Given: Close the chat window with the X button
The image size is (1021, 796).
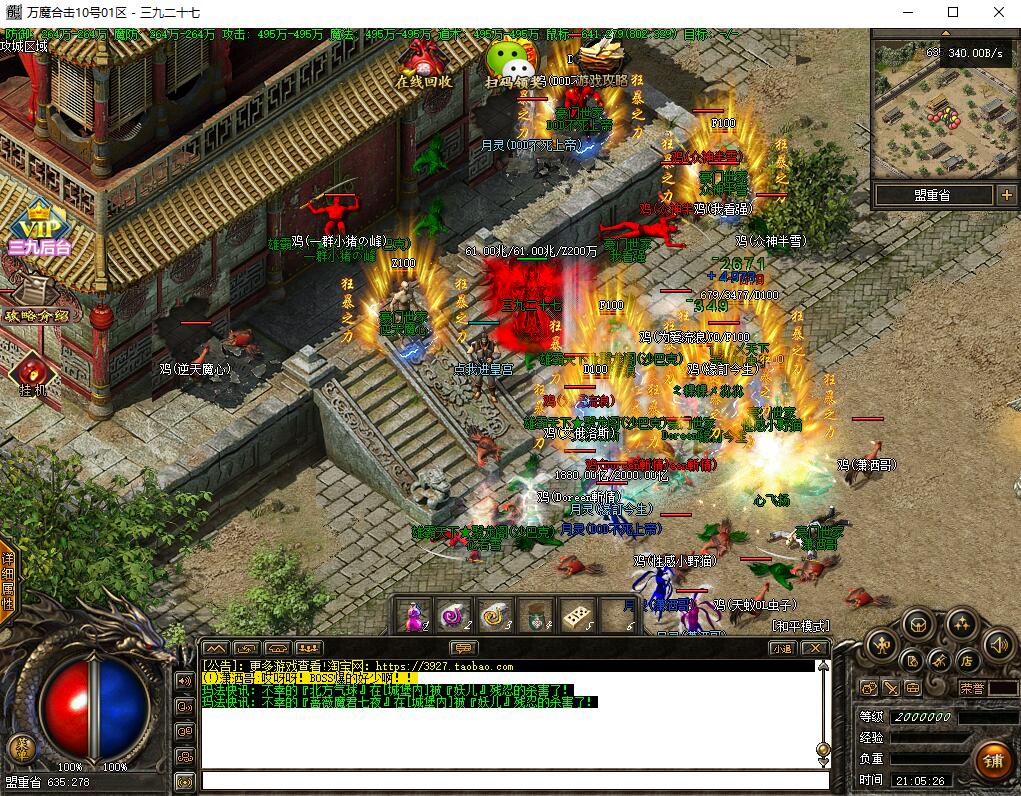Looking at the screenshot, I should point(815,648).
